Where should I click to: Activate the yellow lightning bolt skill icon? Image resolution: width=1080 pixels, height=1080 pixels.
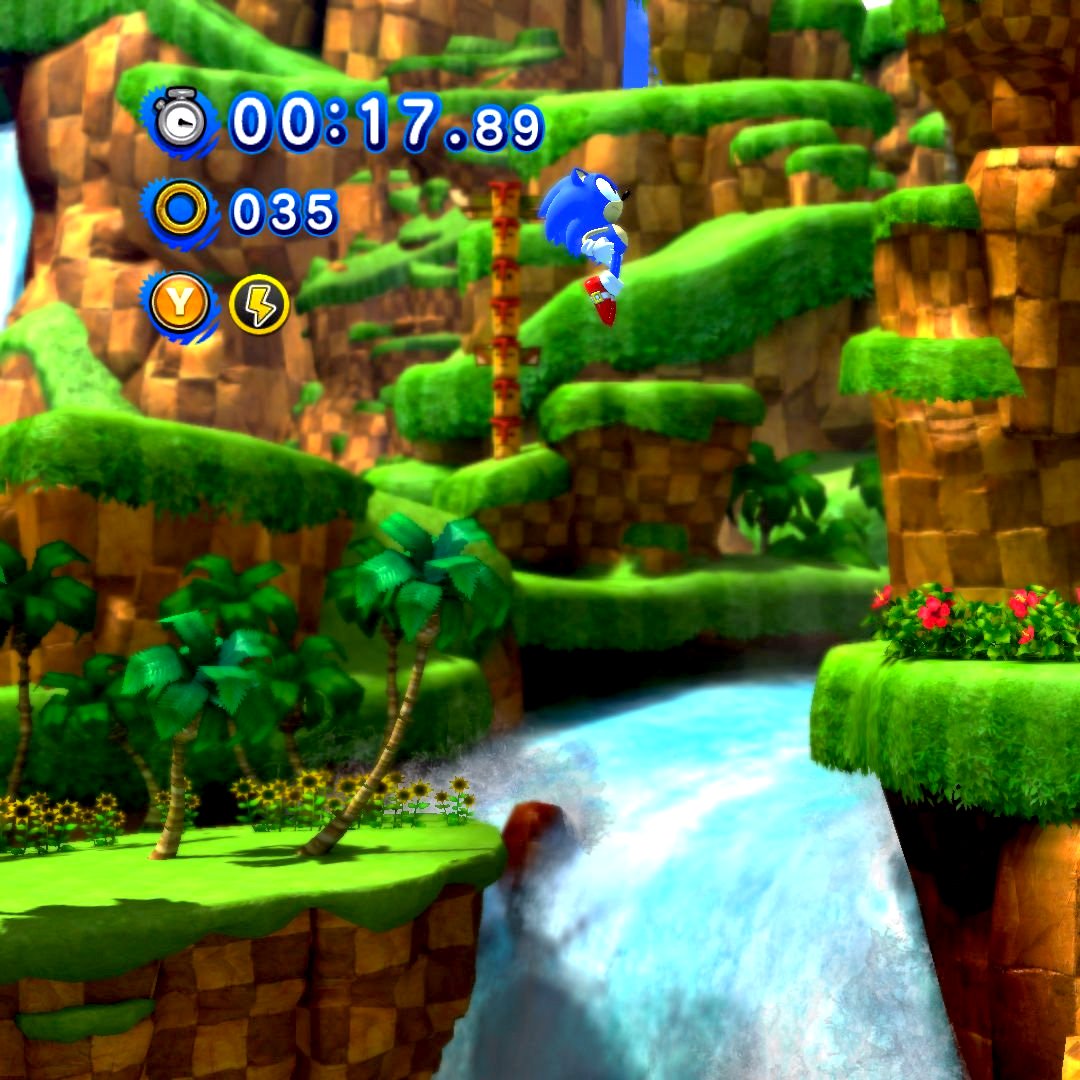pos(259,304)
